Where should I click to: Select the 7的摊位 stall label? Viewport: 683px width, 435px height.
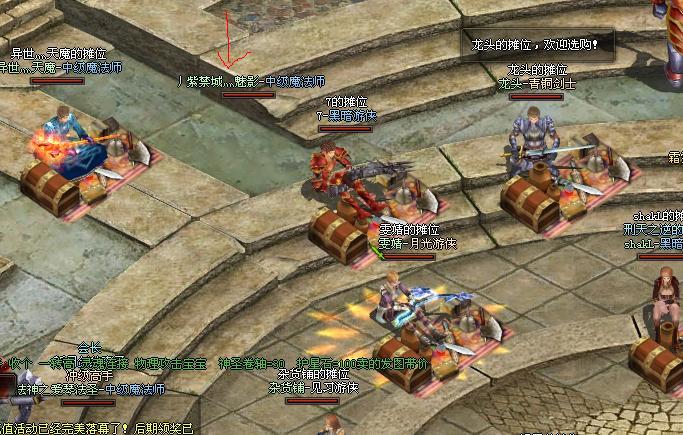pos(346,102)
